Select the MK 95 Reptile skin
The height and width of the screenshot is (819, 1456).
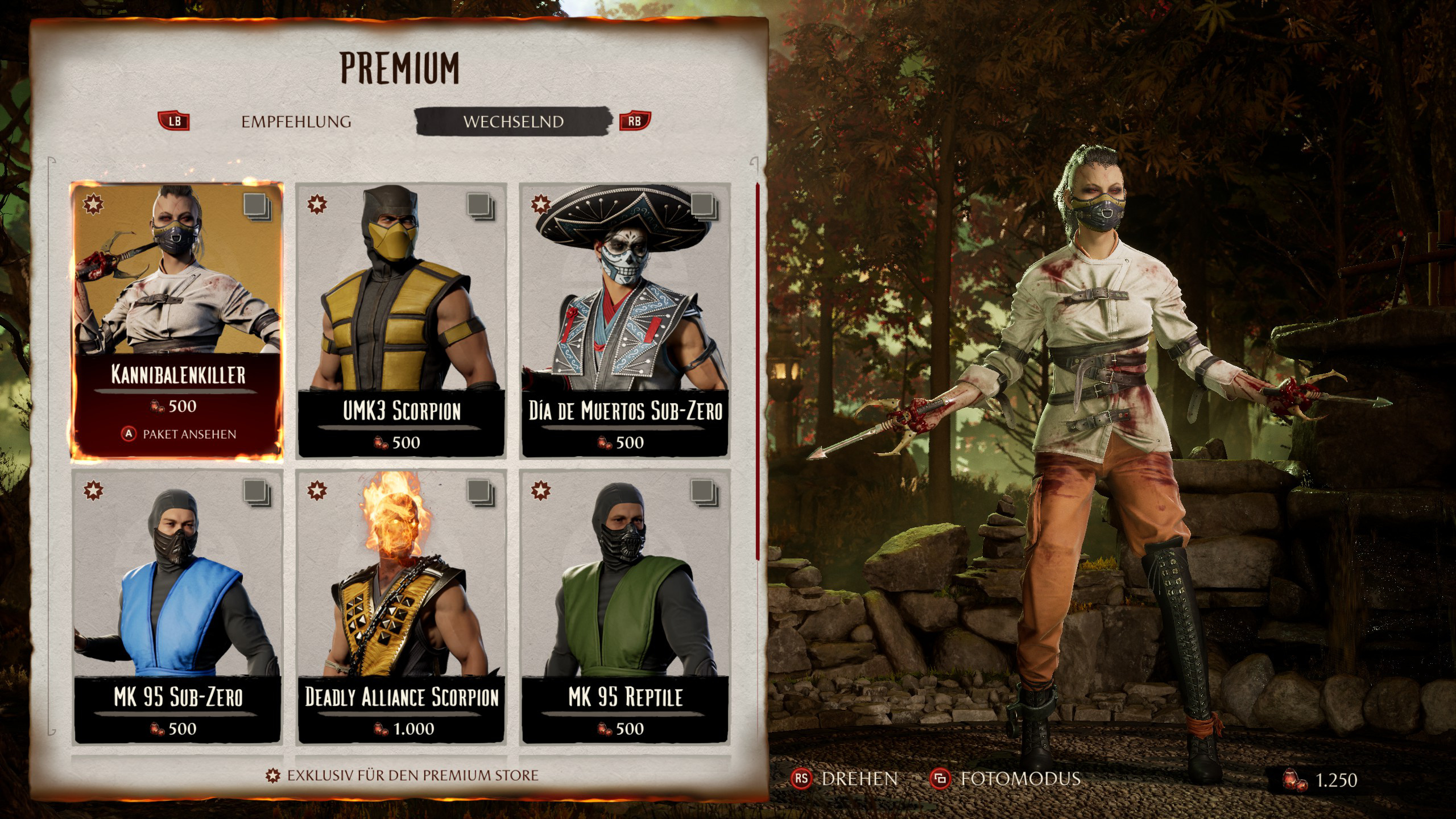tap(625, 606)
